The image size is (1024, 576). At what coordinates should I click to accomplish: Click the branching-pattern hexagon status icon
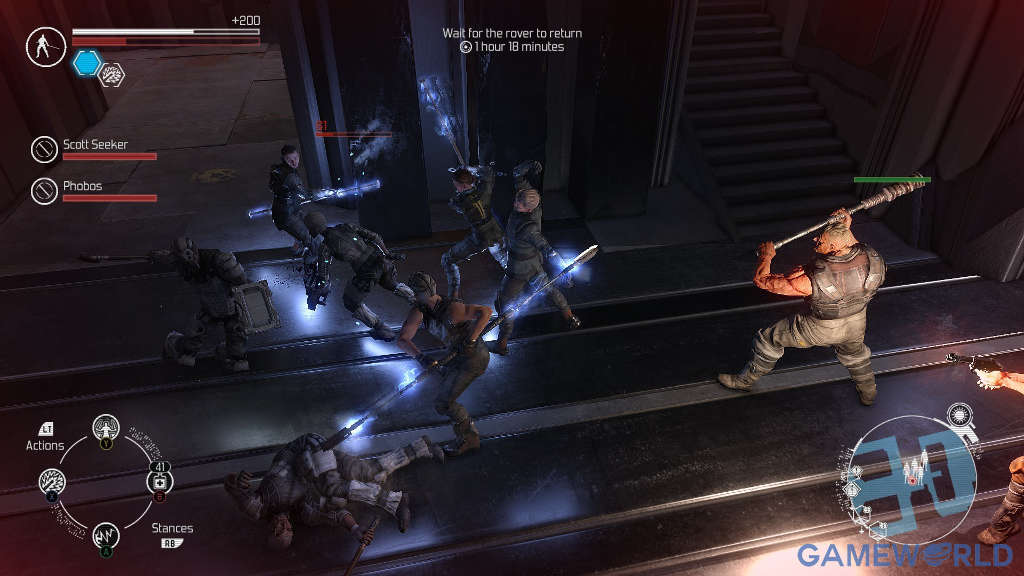112,72
